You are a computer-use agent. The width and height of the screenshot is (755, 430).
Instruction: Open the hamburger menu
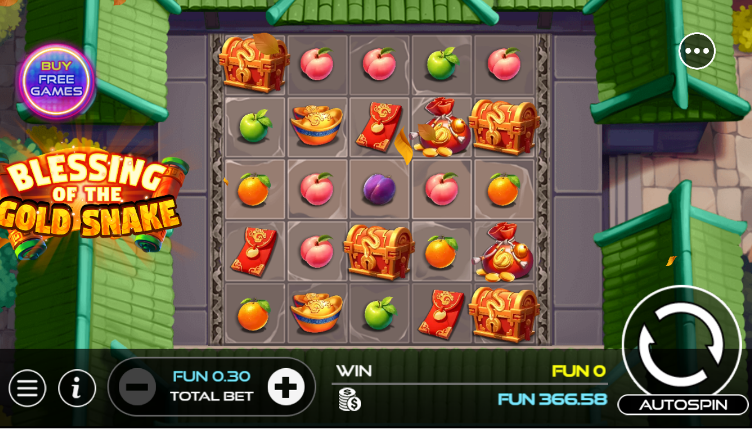(27, 388)
